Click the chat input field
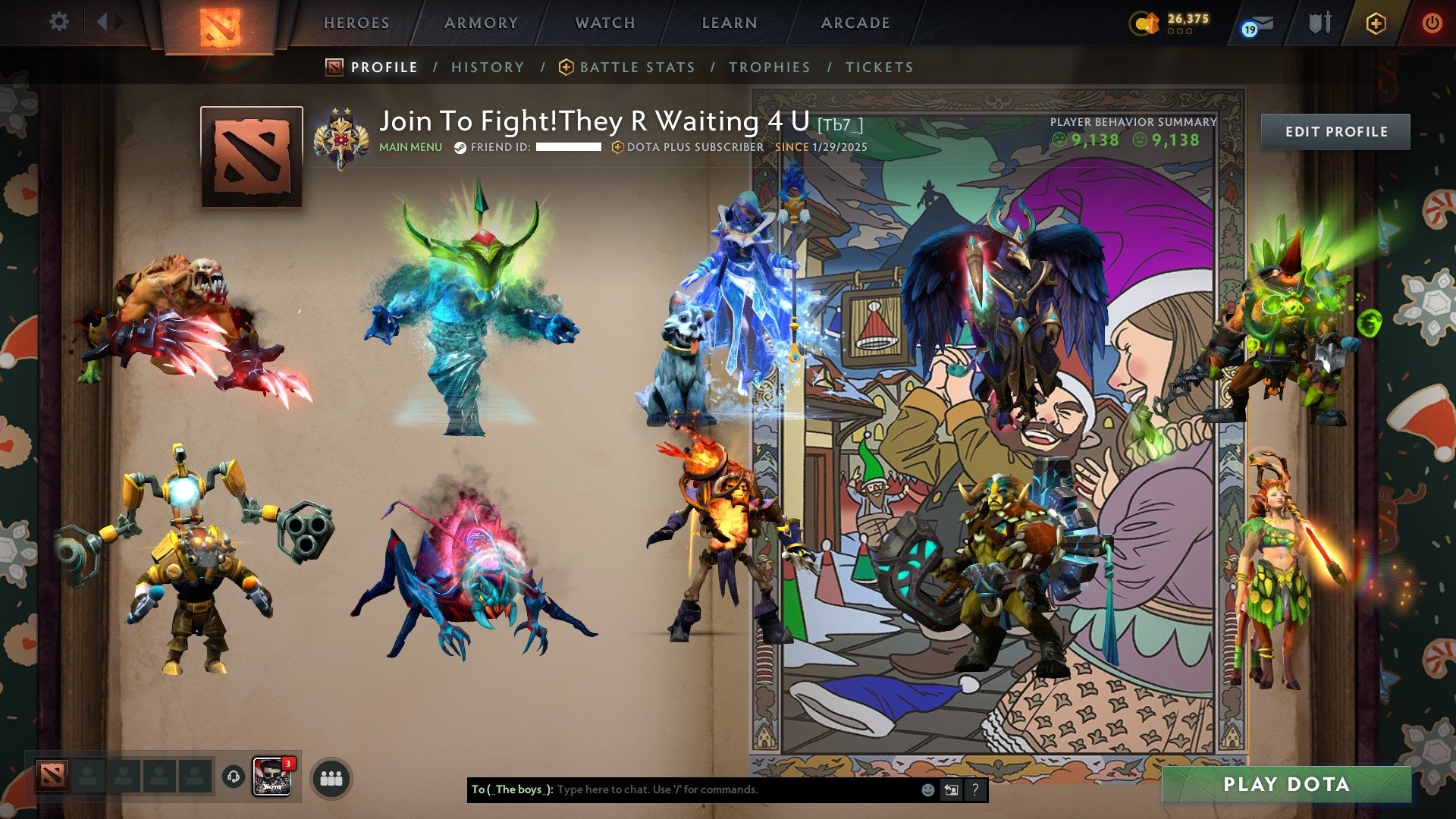 click(x=682, y=789)
